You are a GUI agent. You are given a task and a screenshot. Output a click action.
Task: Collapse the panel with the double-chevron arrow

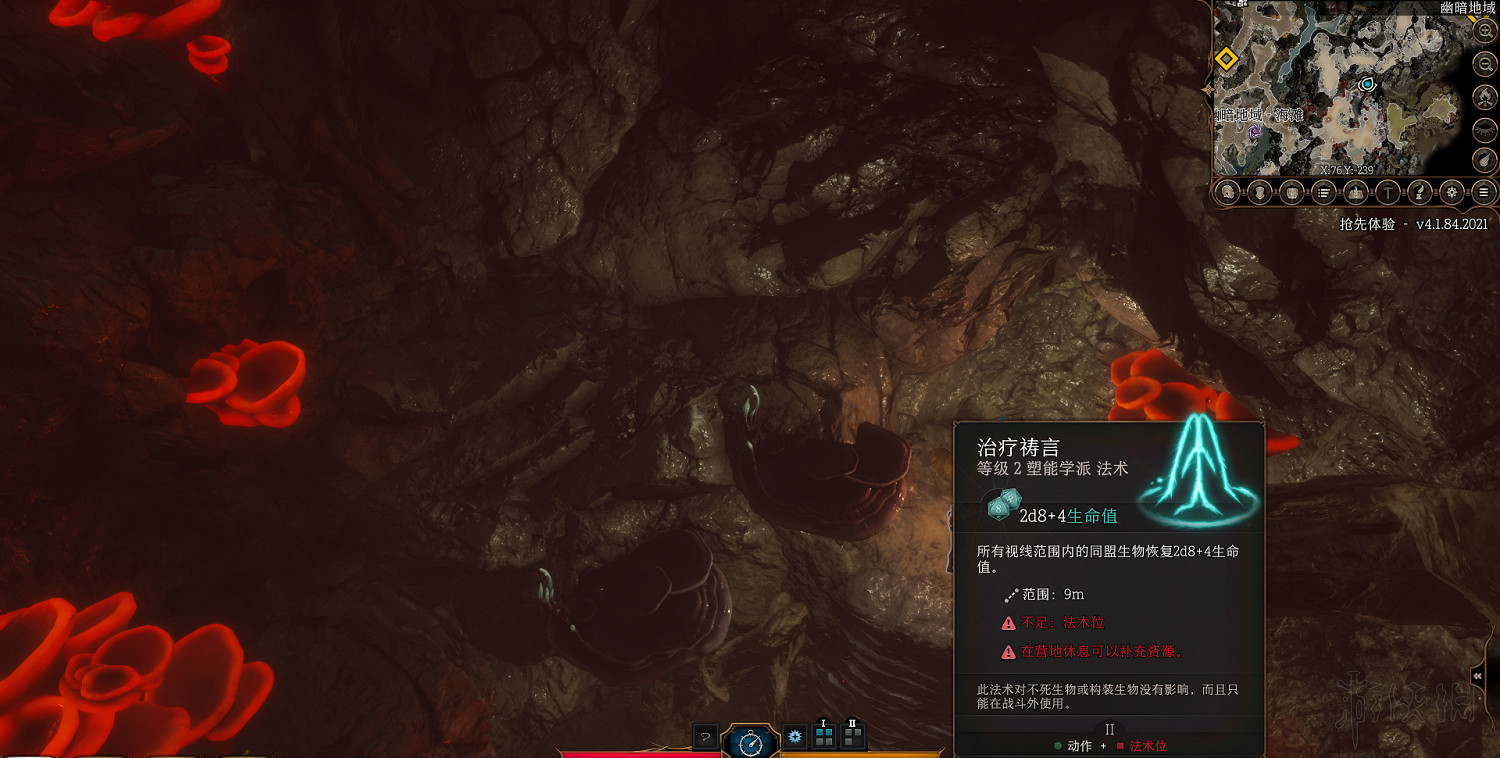tap(1477, 676)
